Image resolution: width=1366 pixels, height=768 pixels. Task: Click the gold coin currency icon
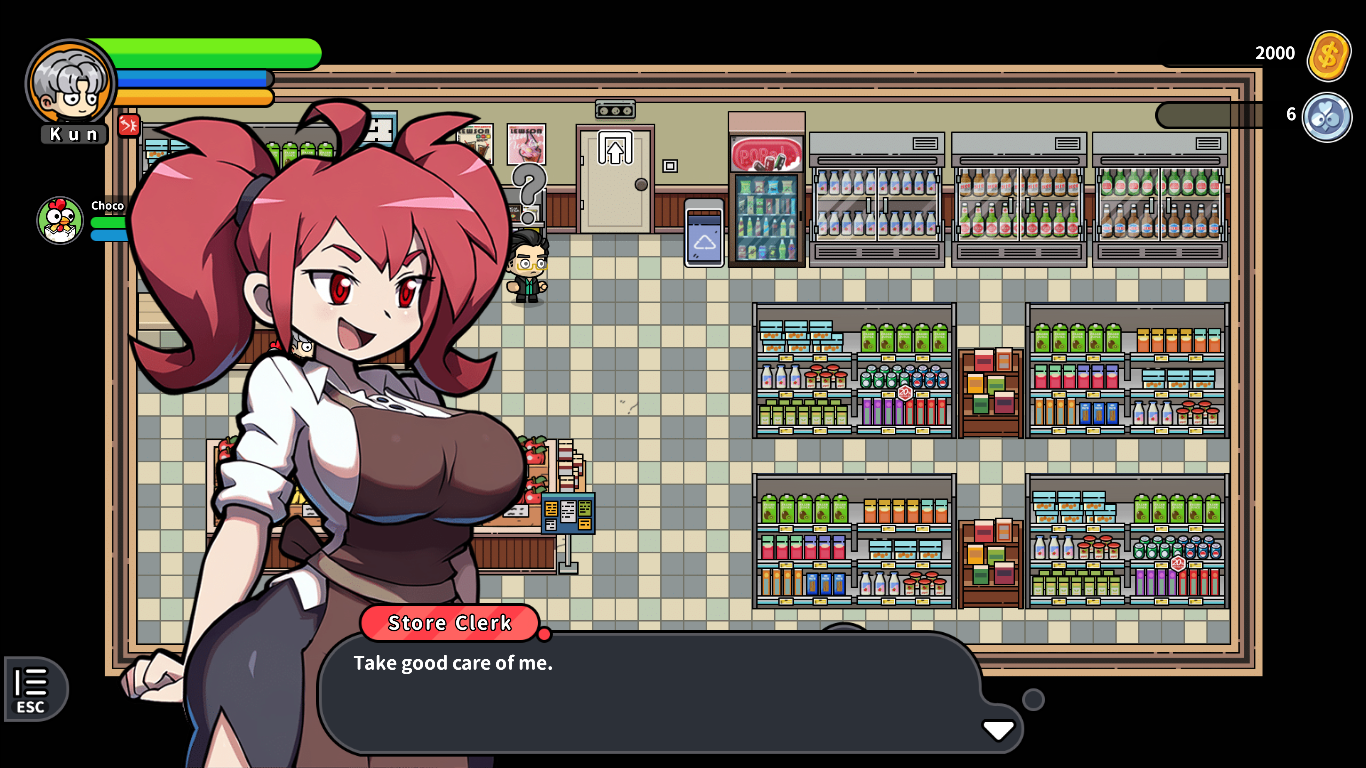coord(1329,55)
